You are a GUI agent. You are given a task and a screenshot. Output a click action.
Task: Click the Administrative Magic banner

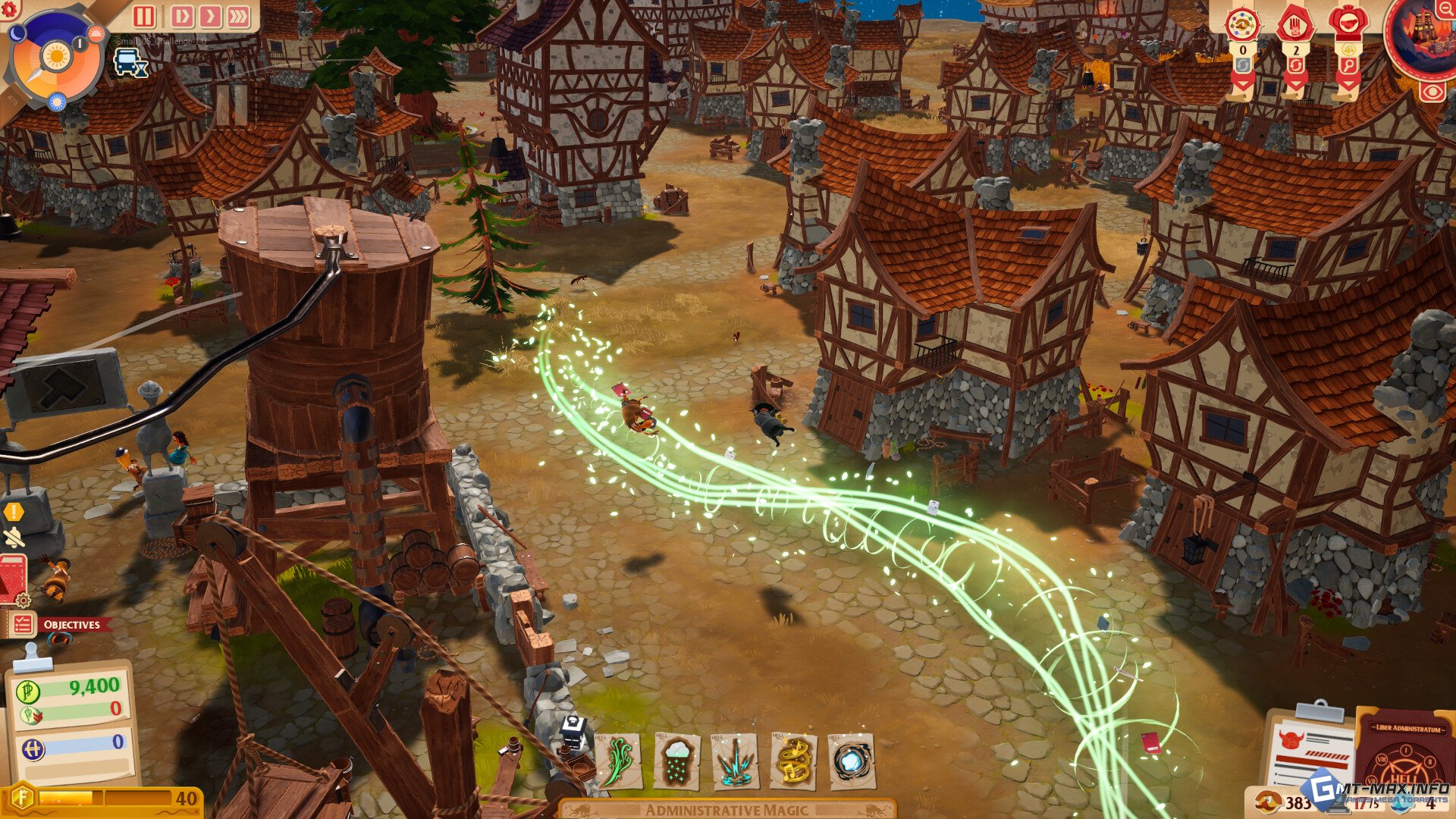click(x=726, y=809)
